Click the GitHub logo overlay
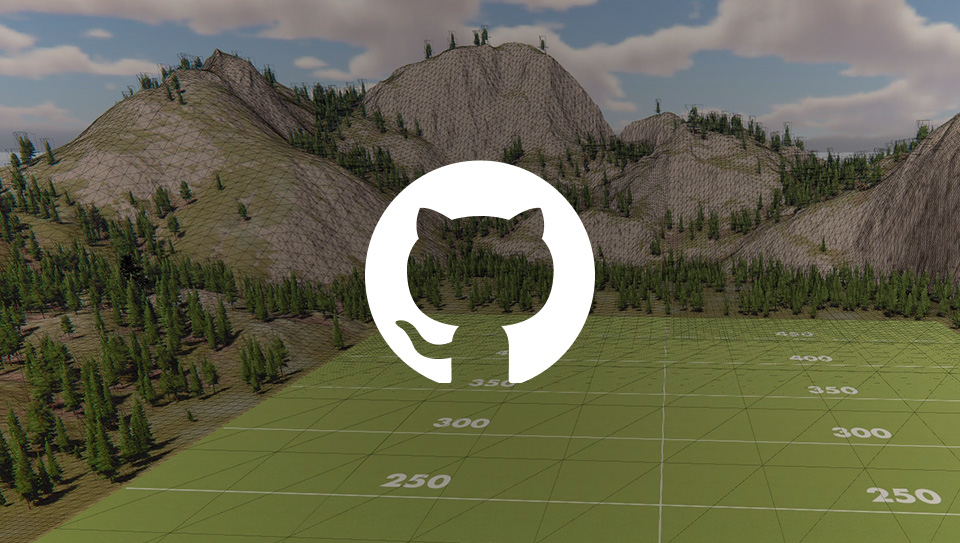The image size is (960, 543). [x=480, y=272]
